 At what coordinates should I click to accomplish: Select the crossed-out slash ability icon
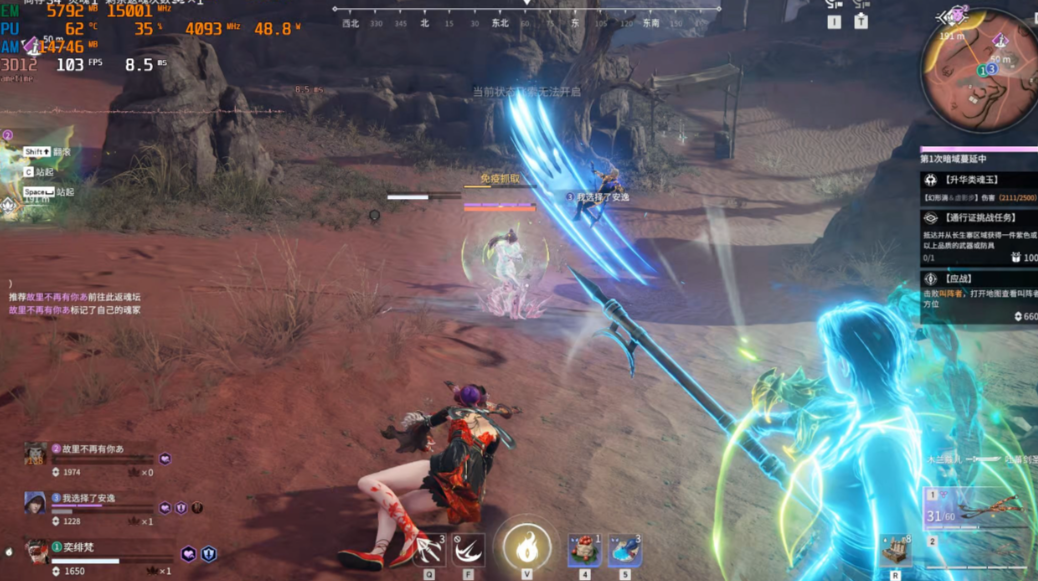467,550
